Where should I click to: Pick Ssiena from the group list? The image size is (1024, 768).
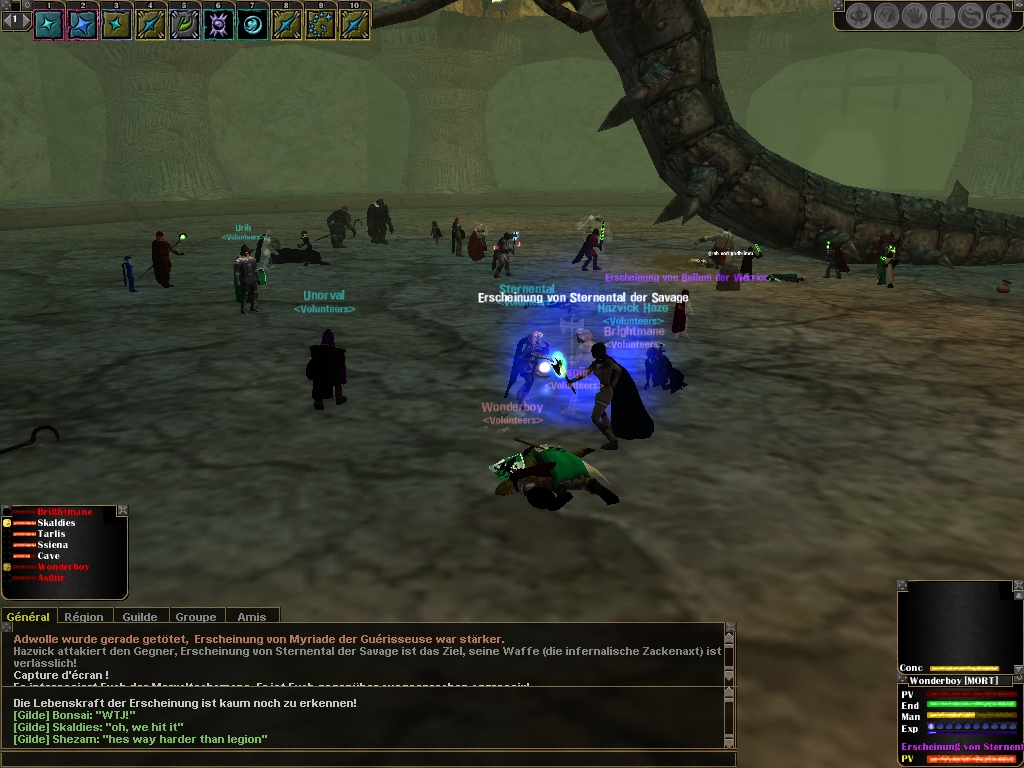53,545
